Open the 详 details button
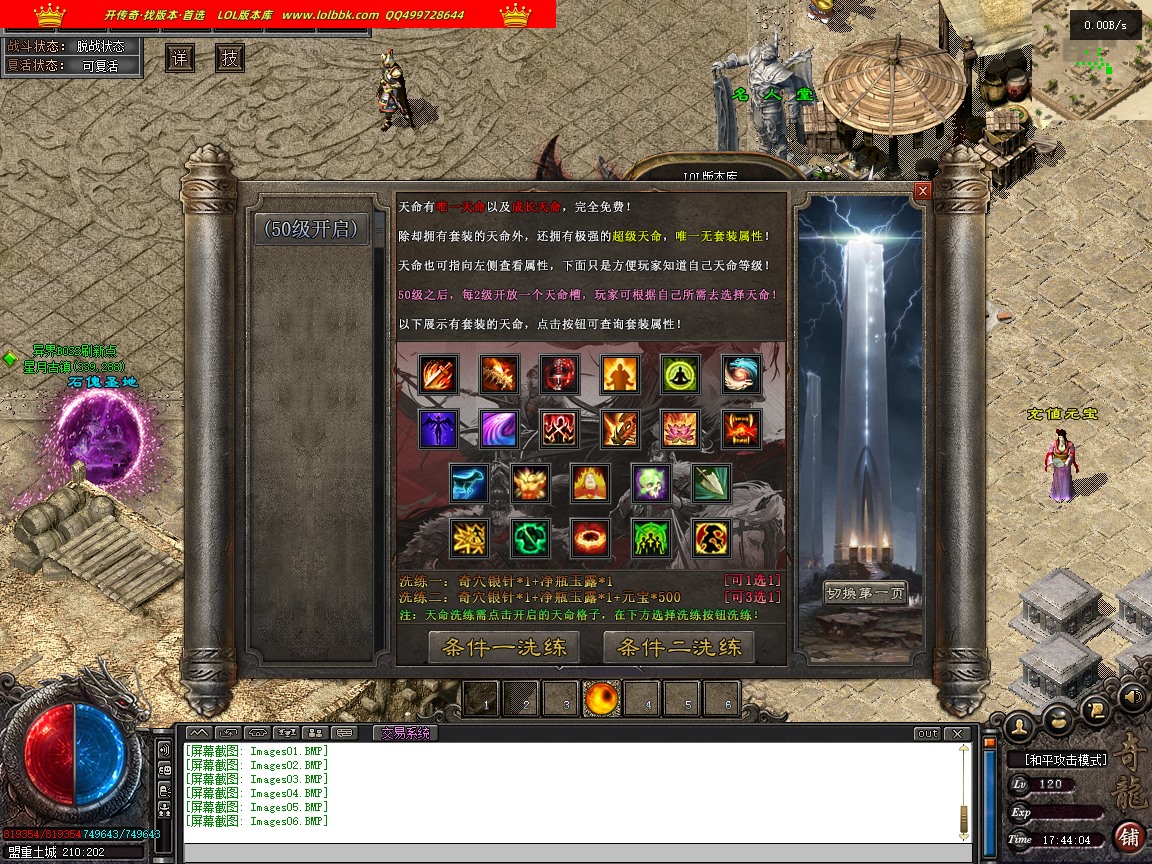This screenshot has width=1152, height=864. point(180,58)
